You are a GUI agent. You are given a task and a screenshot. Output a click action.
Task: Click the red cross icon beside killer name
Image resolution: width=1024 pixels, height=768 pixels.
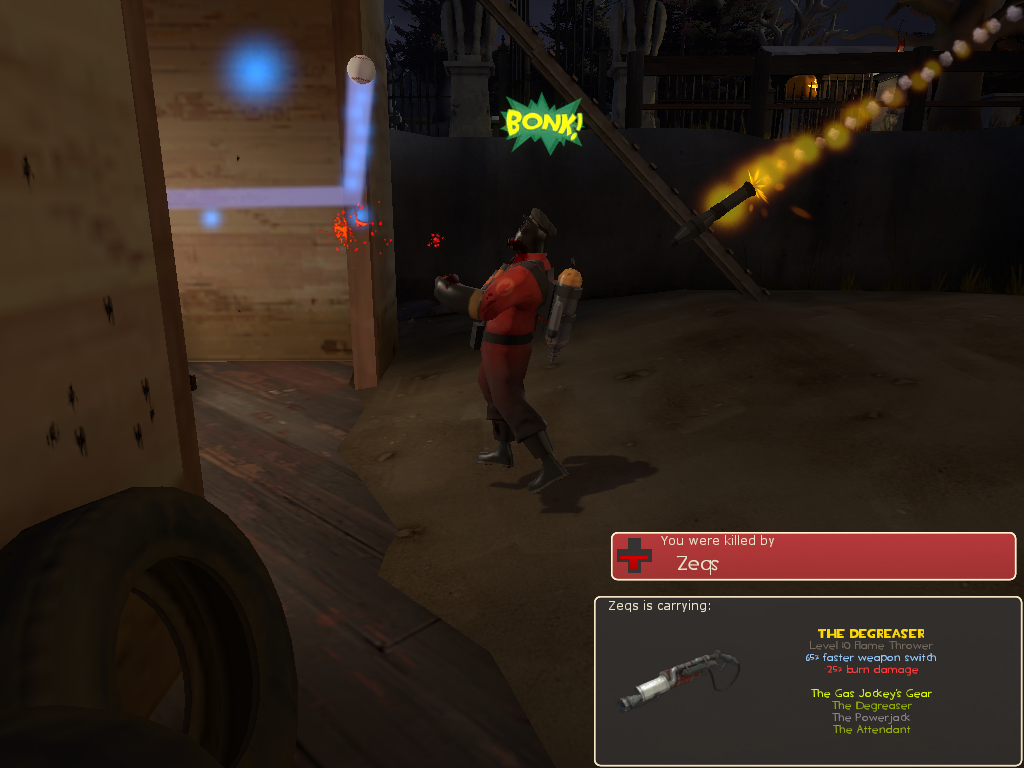pos(633,556)
